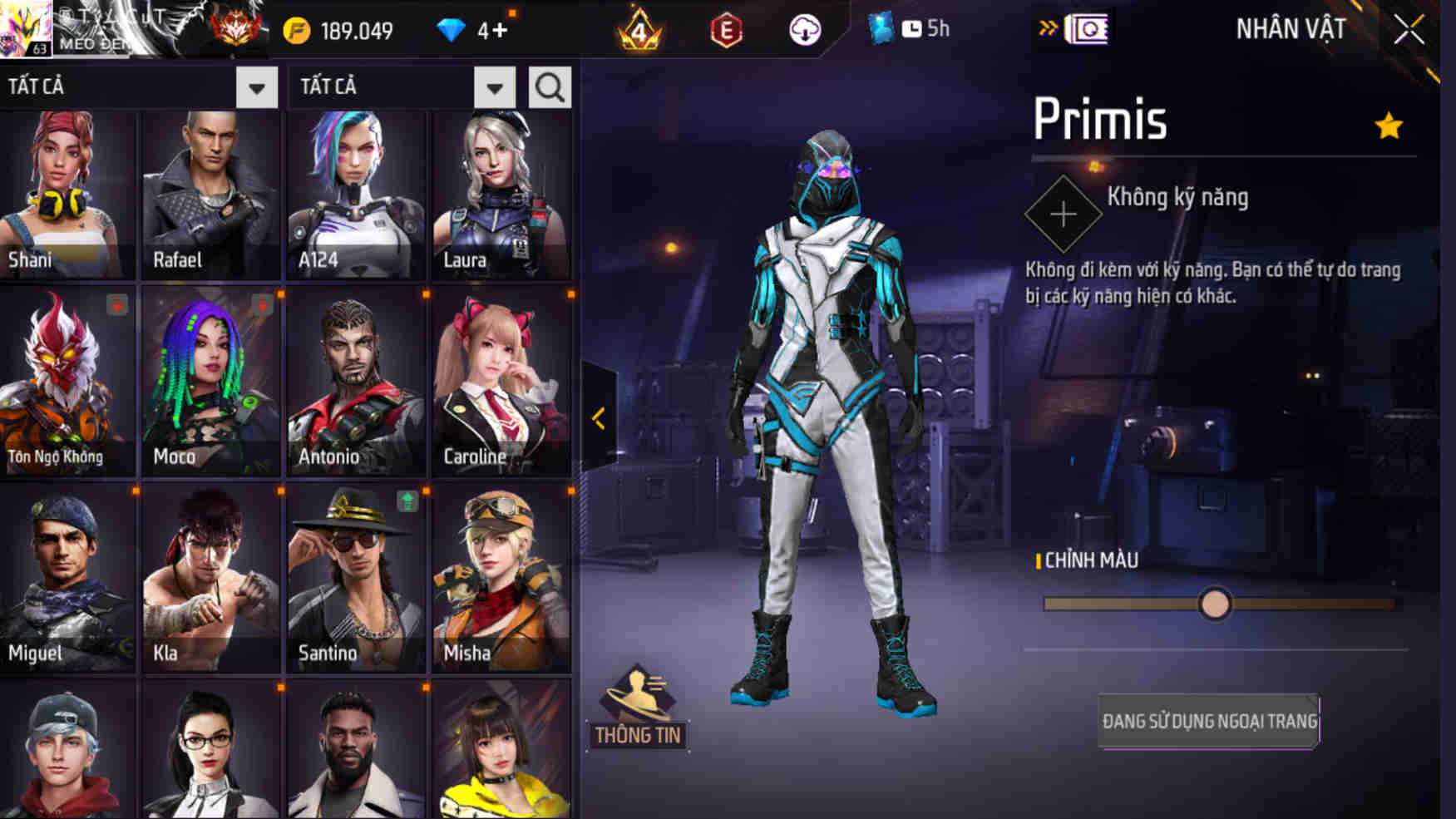Image resolution: width=1456 pixels, height=819 pixels.
Task: Collapse the character list with the chevron
Action: tap(598, 418)
